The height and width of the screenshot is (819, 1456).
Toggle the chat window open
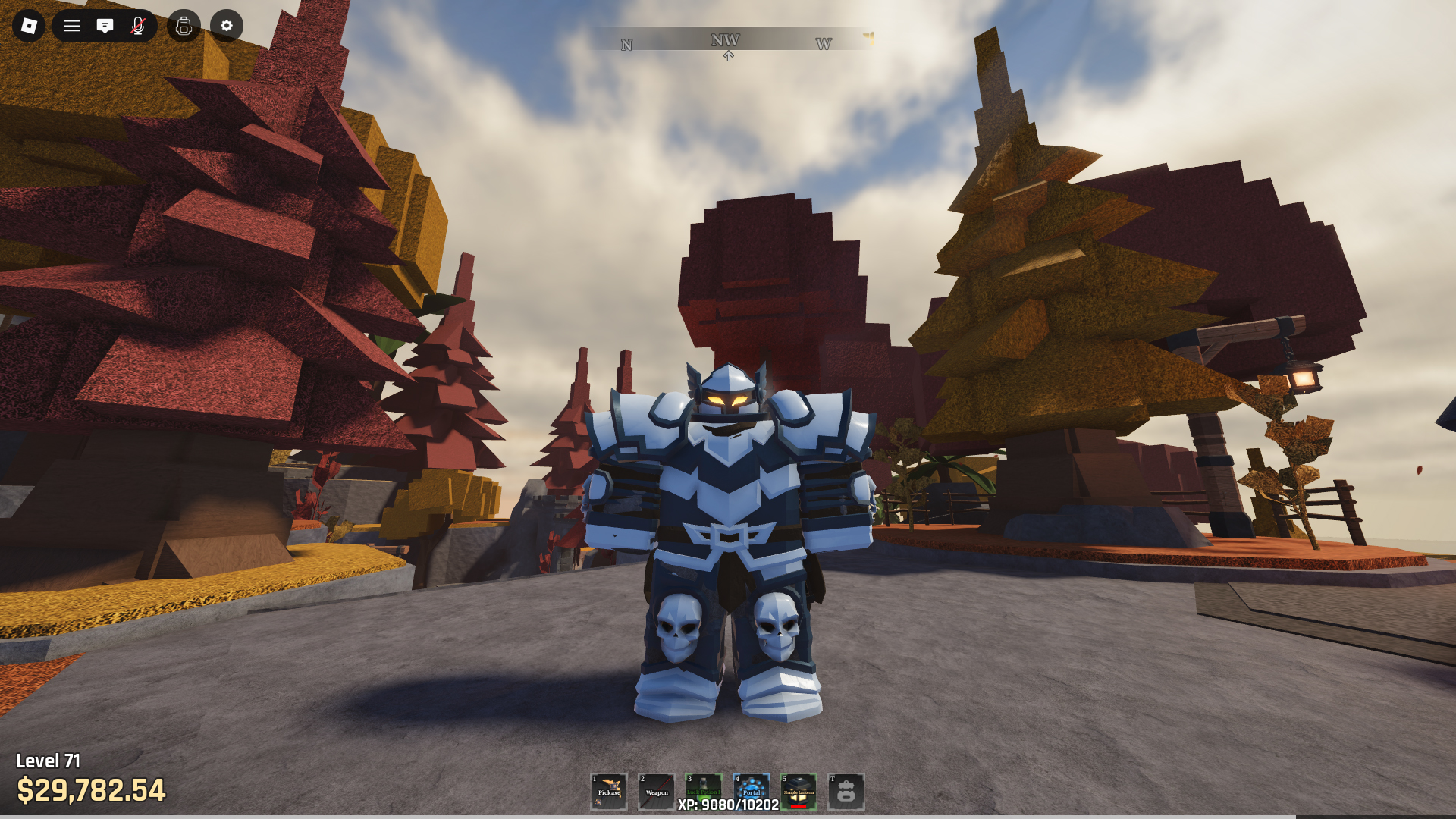point(105,26)
